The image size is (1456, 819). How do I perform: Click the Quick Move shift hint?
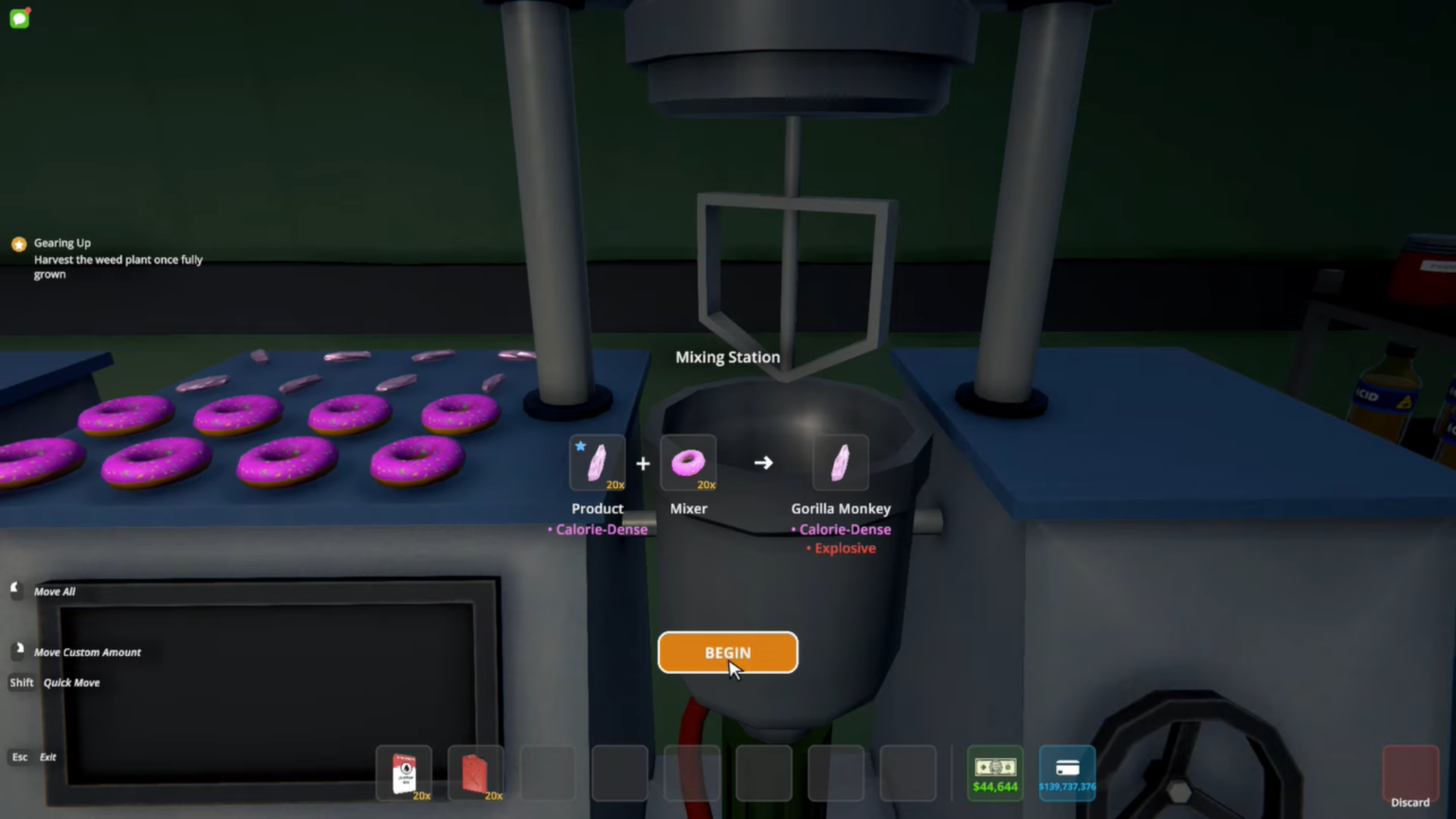(71, 682)
